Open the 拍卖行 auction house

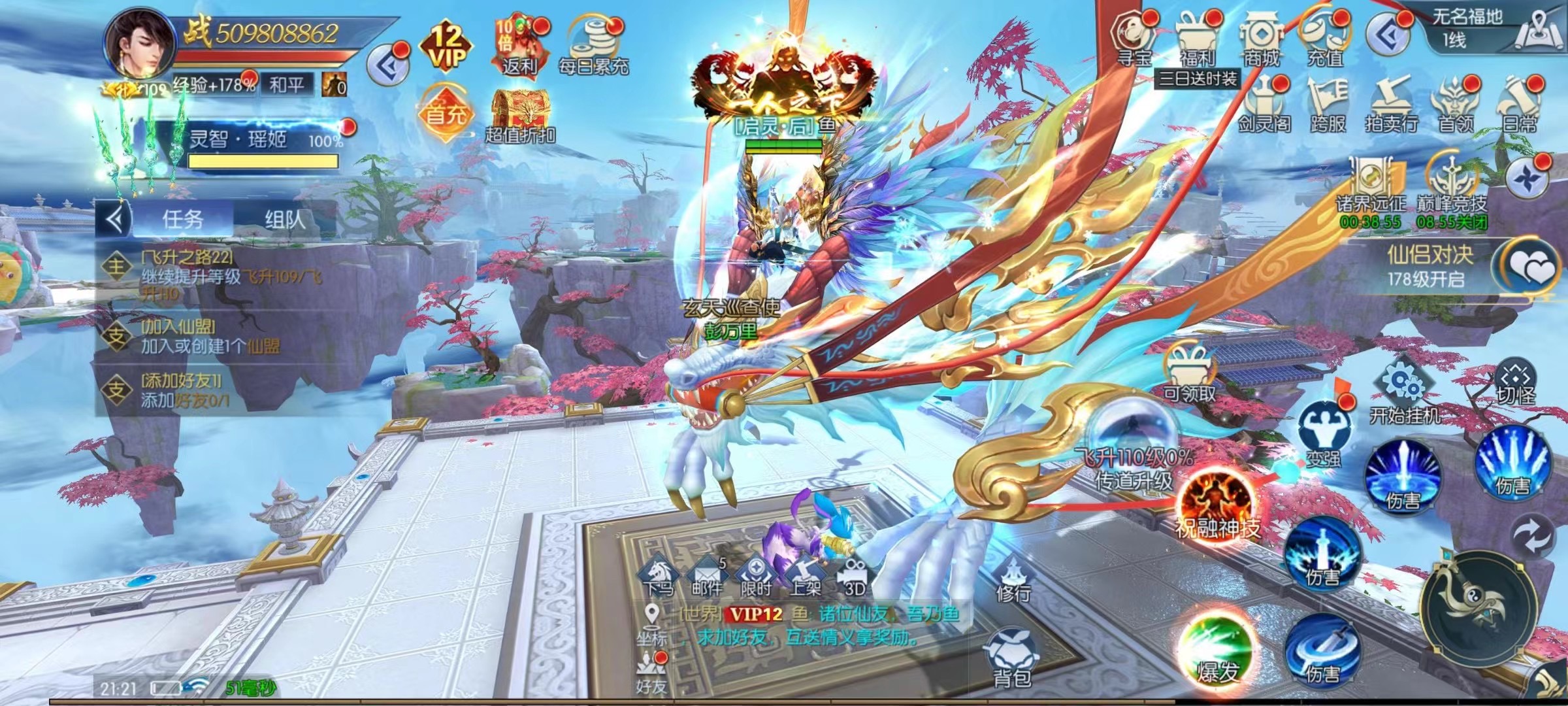coord(1392,105)
